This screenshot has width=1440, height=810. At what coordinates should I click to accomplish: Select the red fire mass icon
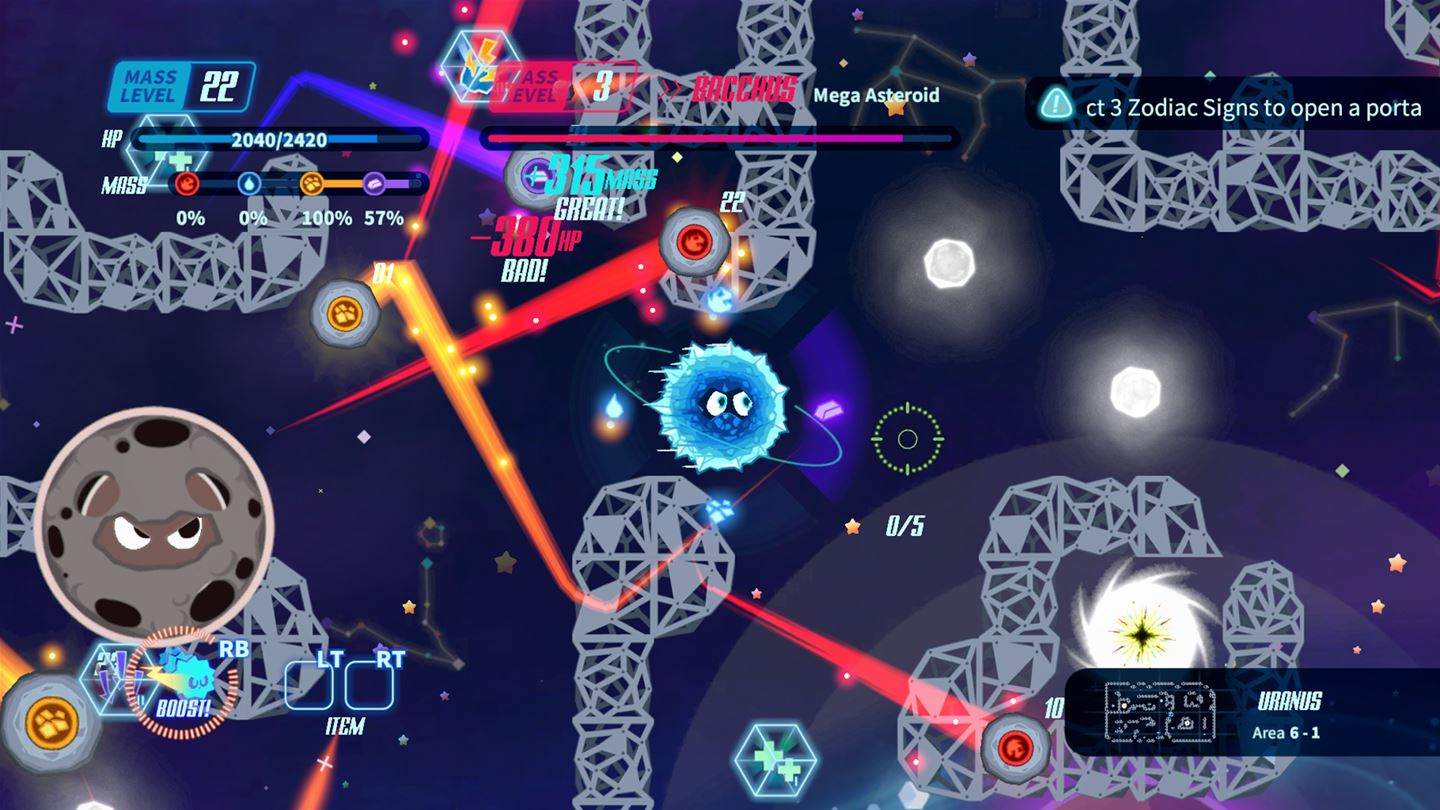[186, 184]
